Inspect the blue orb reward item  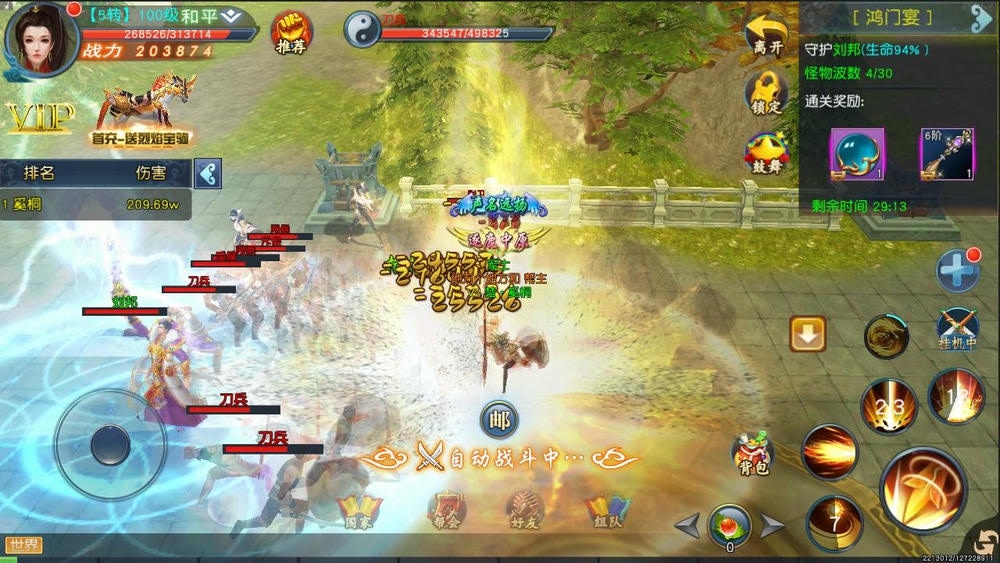[857, 154]
